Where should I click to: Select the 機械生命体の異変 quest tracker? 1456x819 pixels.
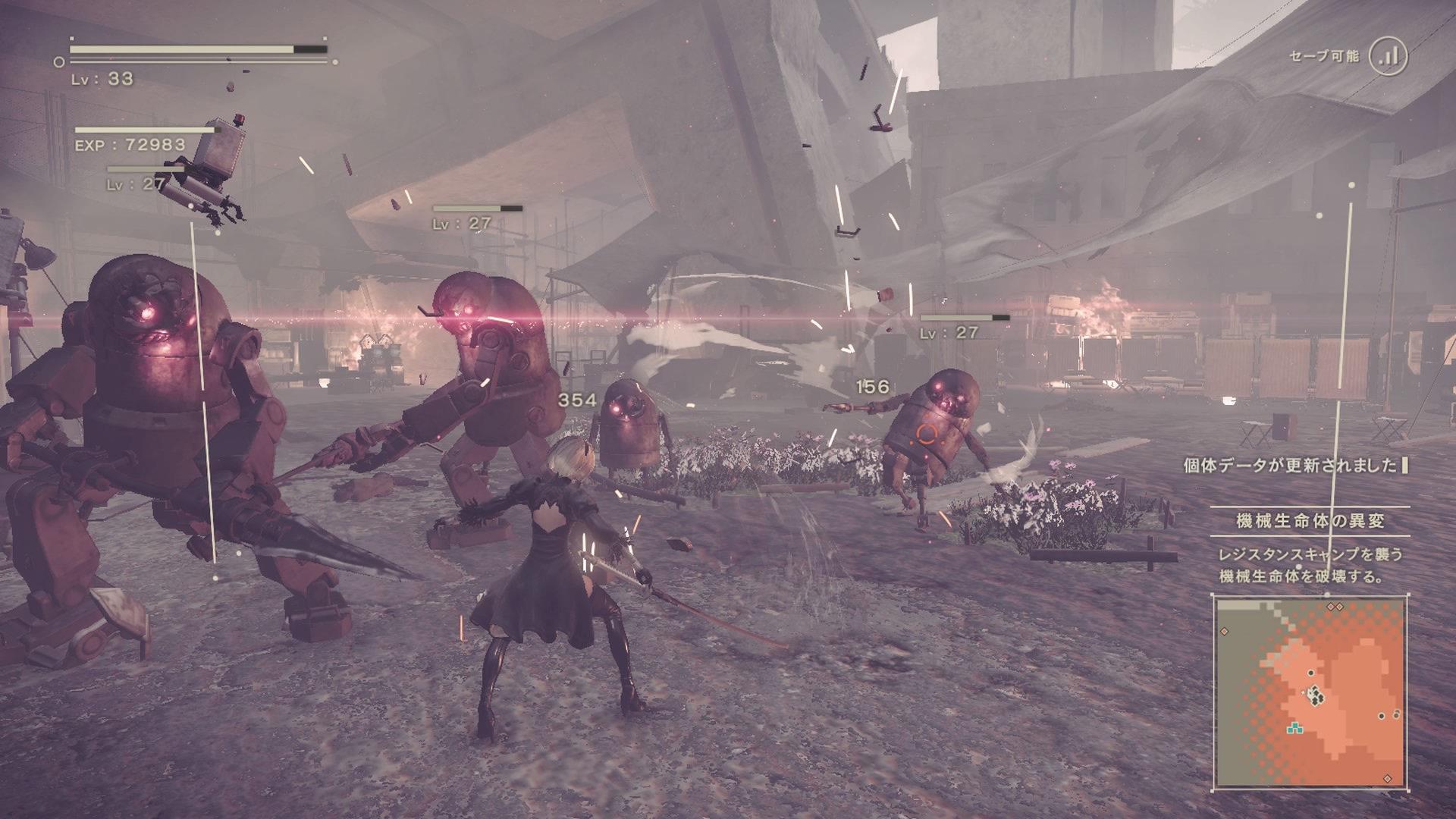coord(1310,521)
